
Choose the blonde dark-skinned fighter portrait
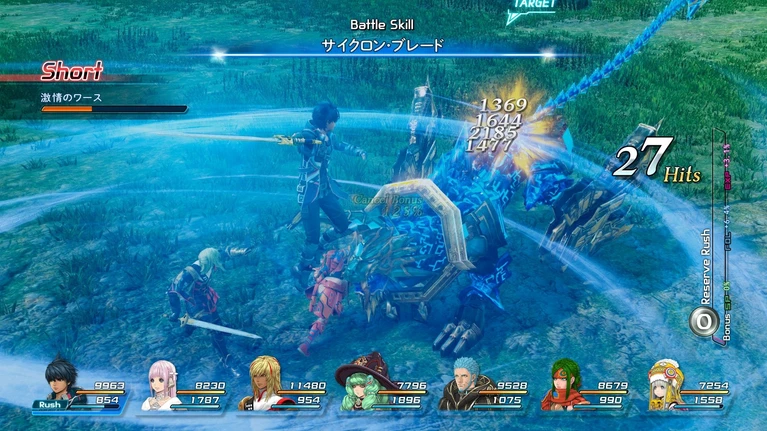click(265, 384)
